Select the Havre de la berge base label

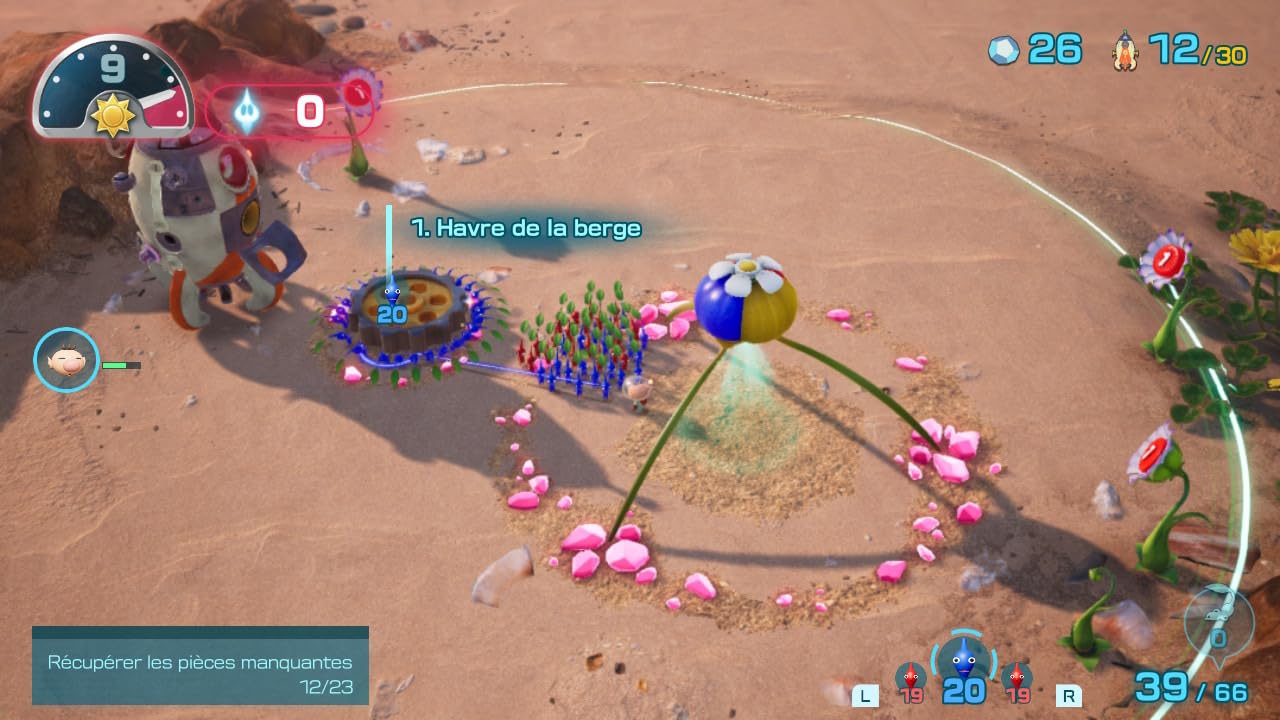(526, 228)
